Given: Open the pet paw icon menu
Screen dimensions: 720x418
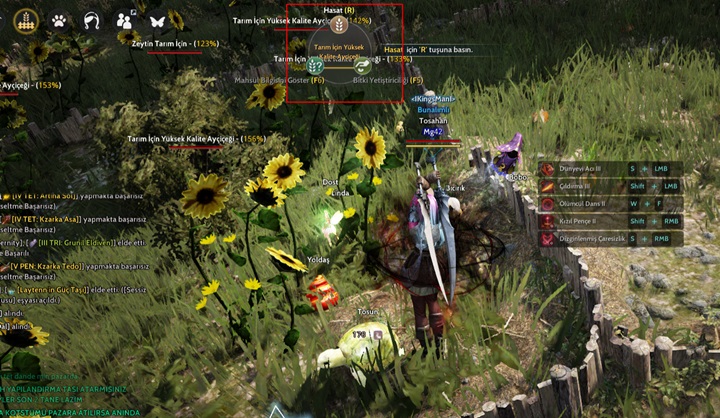Looking at the screenshot, I should tap(59, 20).
